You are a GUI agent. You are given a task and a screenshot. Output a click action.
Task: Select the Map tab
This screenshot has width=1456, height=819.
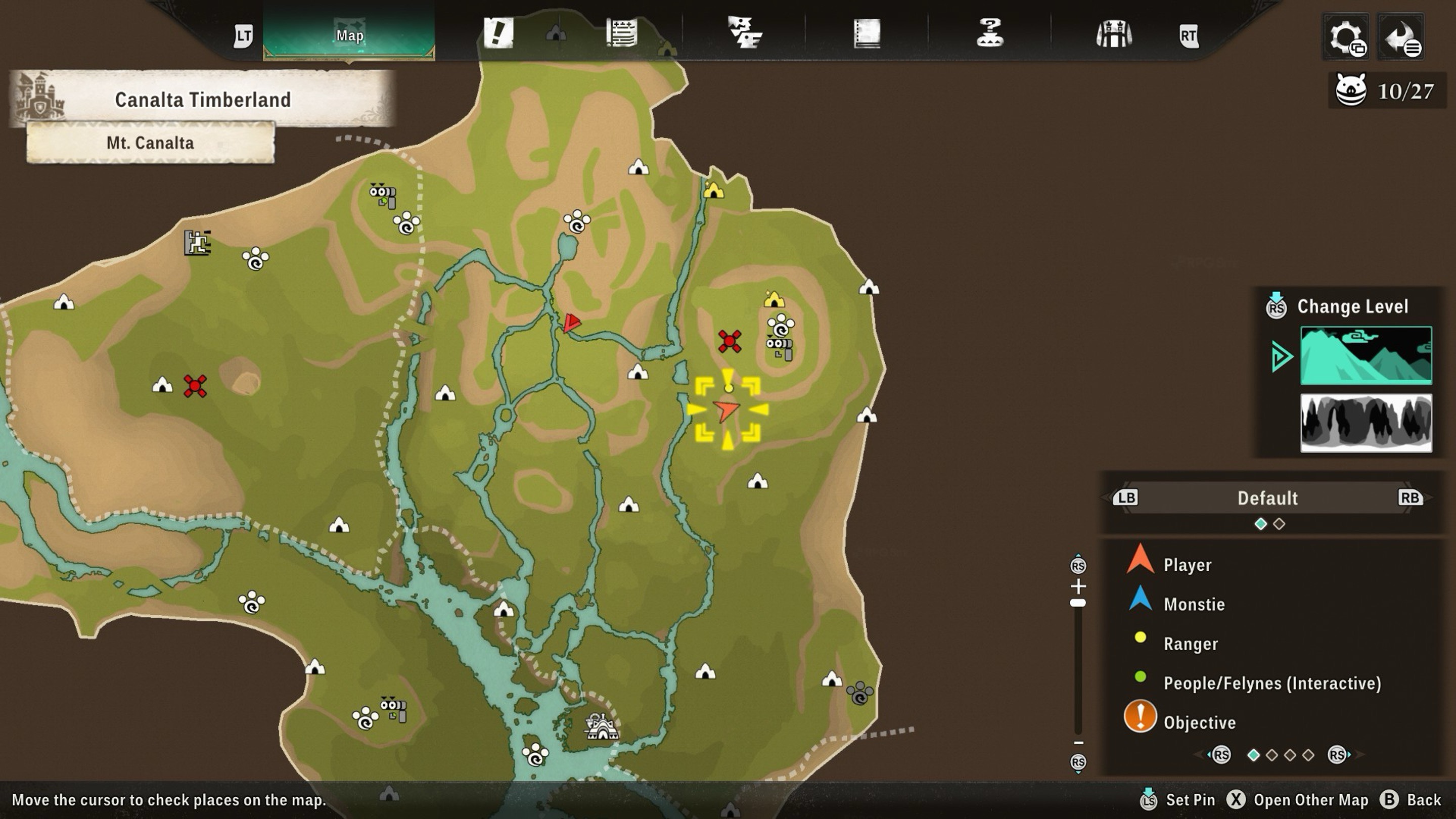tap(349, 35)
